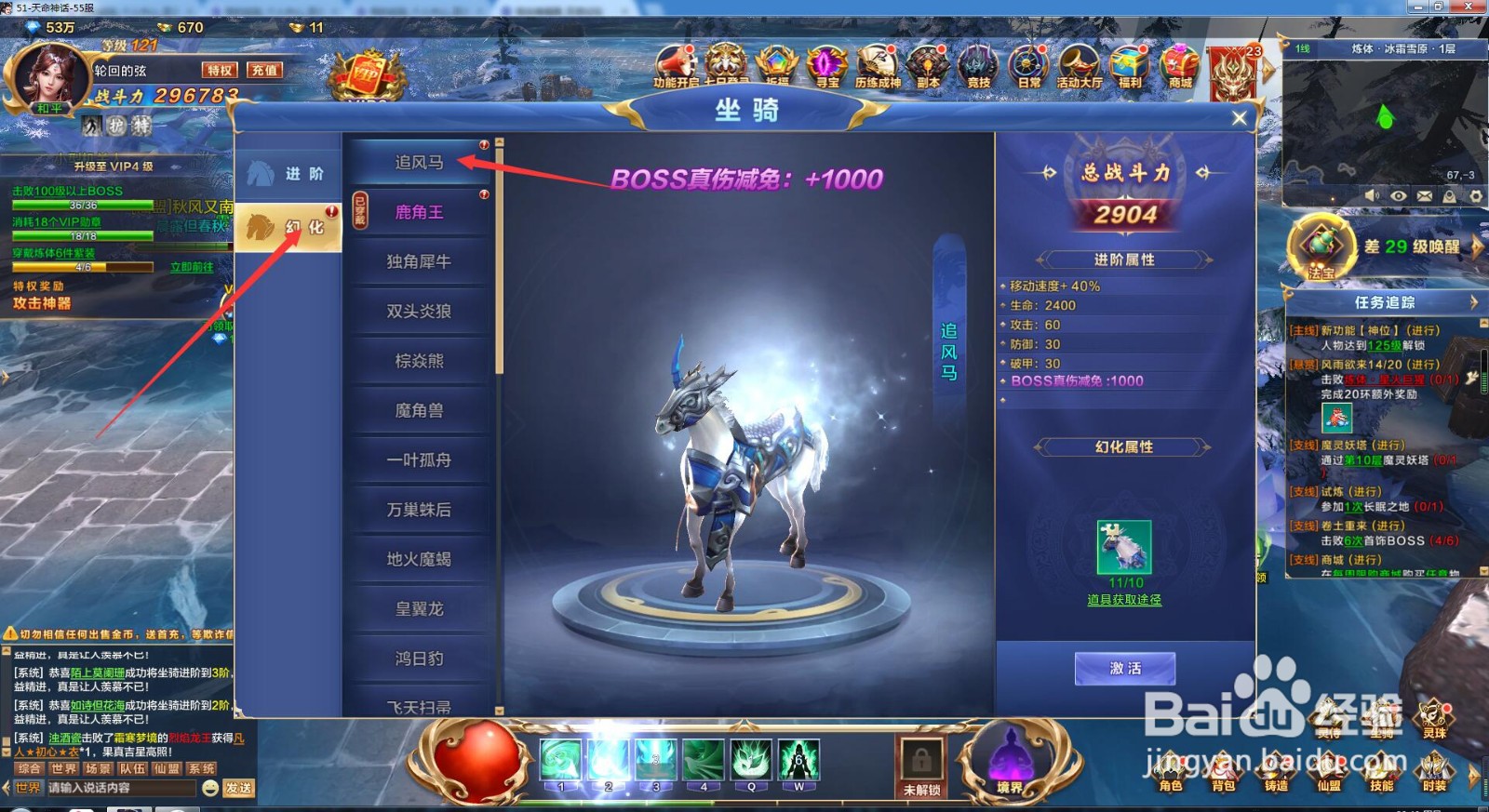This screenshot has height=812, width=1489.
Task: Open the 副本 dungeon icon
Action: coord(927,65)
